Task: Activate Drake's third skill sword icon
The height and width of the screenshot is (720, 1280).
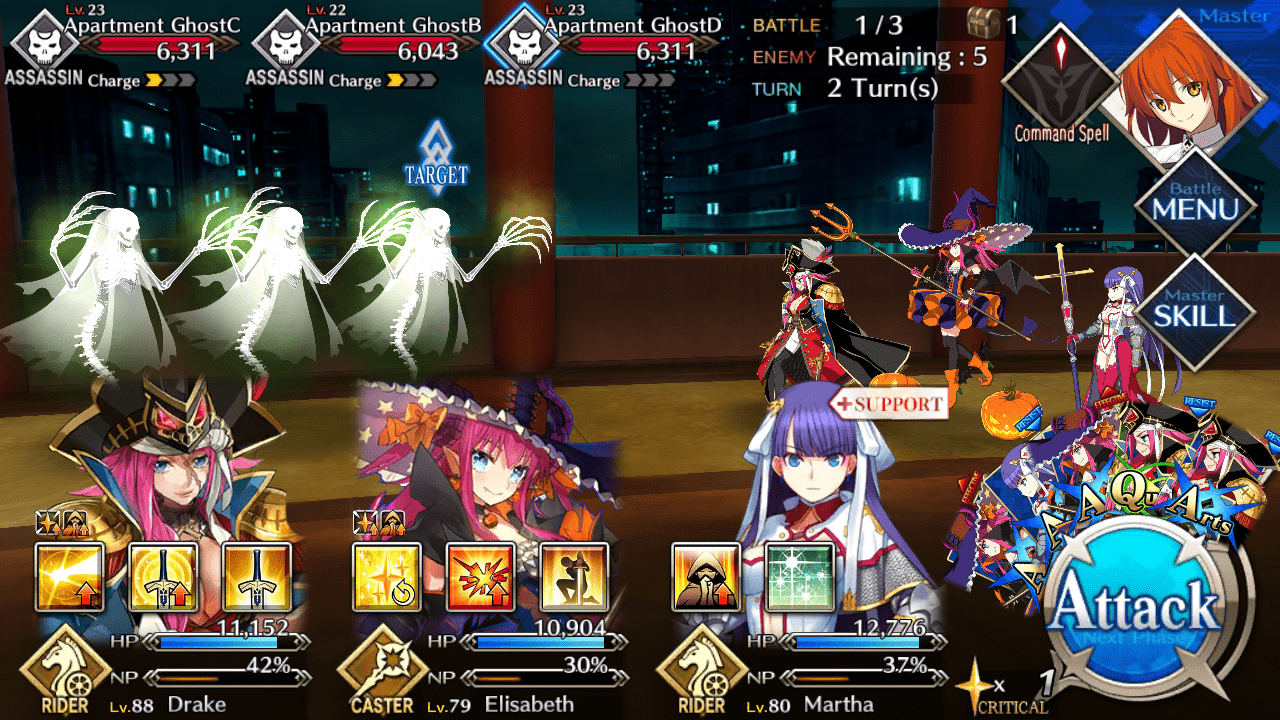Action: (x=257, y=577)
